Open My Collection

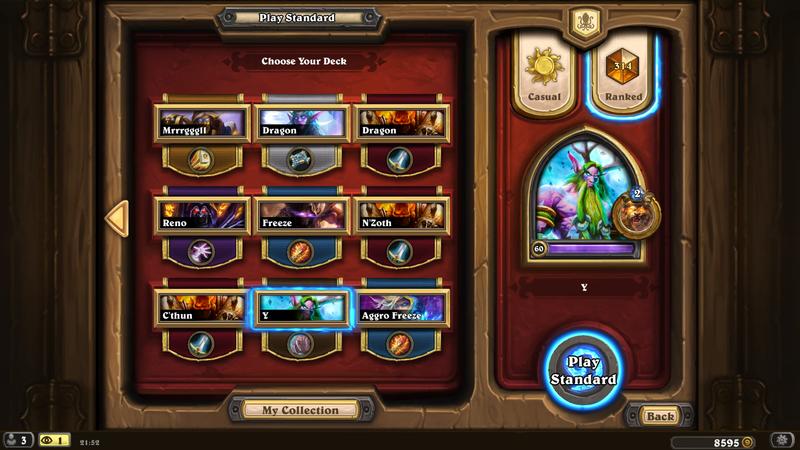click(x=300, y=410)
